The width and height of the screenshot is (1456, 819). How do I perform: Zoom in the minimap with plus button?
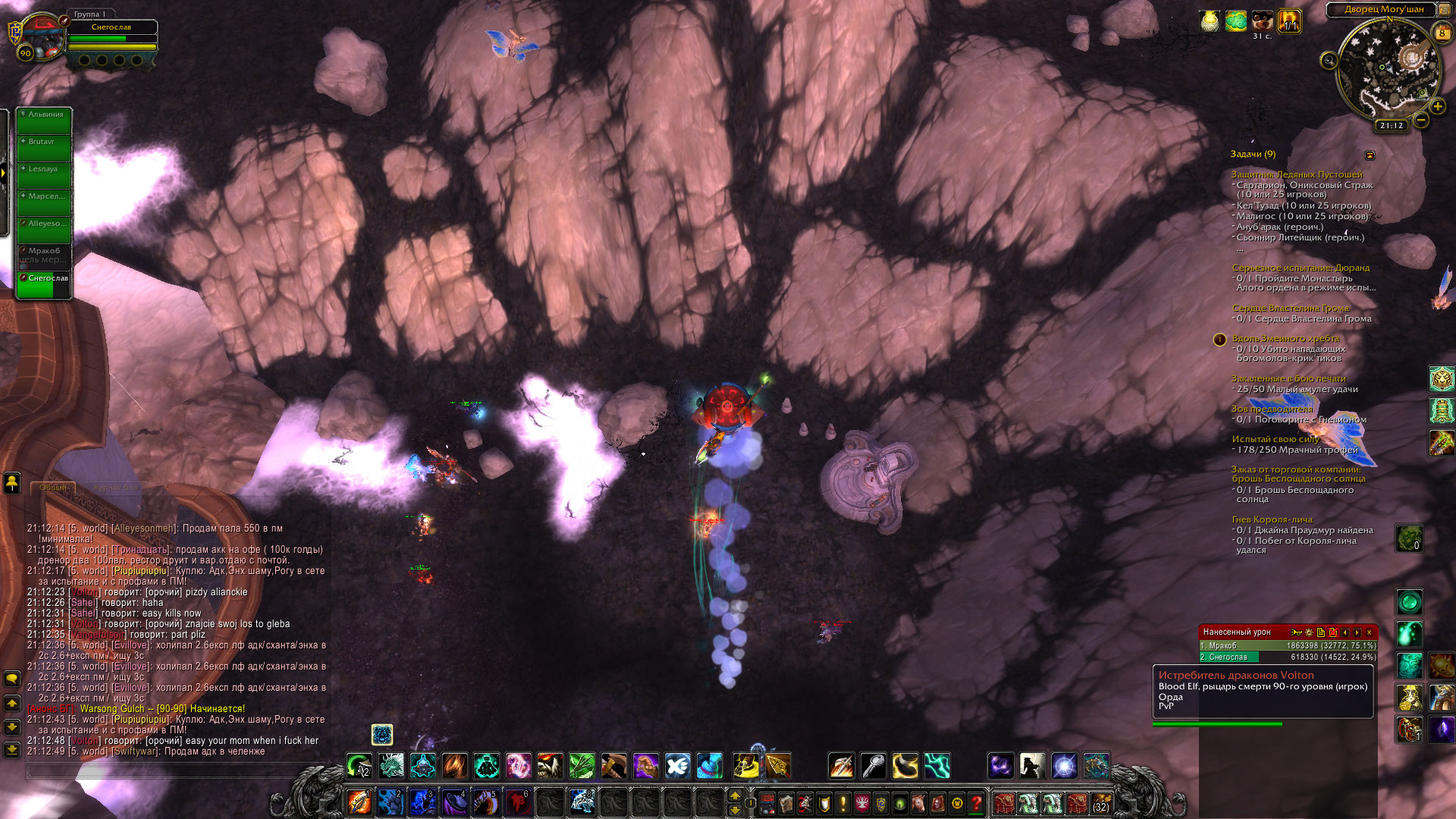click(1437, 107)
